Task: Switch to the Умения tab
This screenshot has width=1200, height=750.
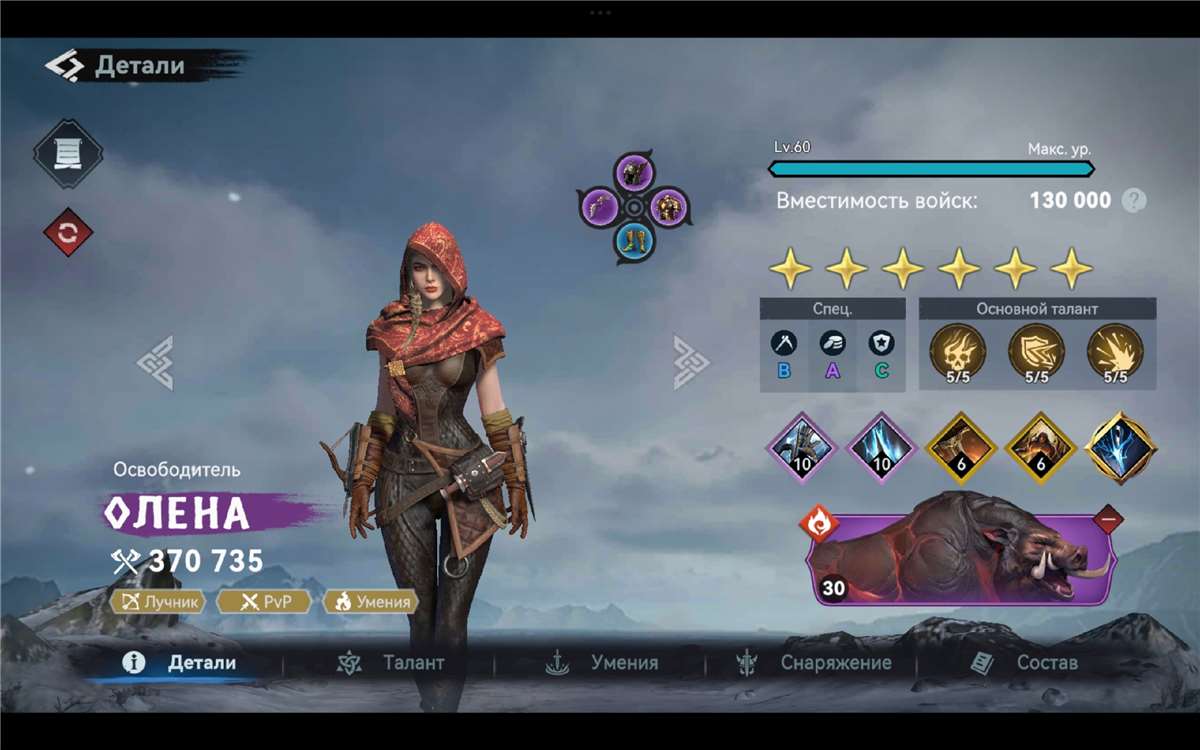Action: (x=602, y=662)
